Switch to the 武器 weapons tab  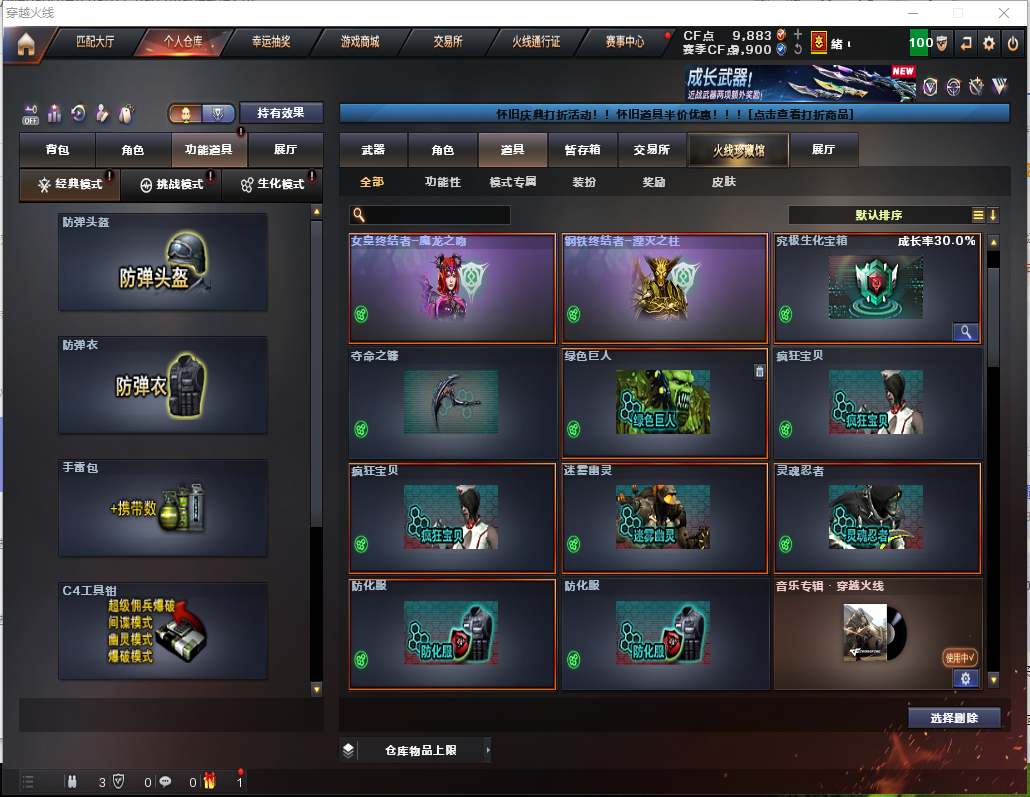pos(373,150)
